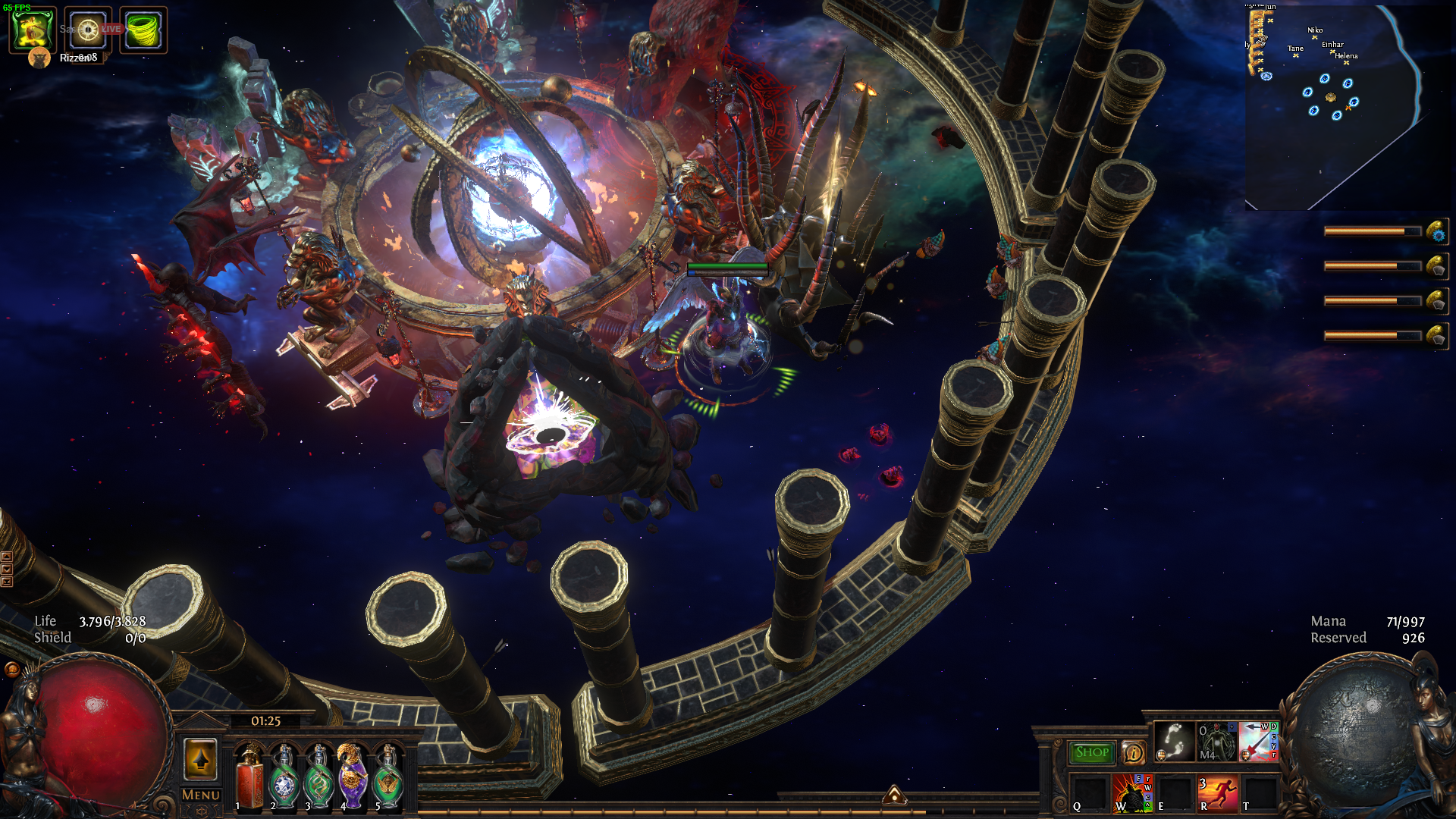Open the green Shop button
This screenshot has height=819, width=1456.
(x=1091, y=752)
